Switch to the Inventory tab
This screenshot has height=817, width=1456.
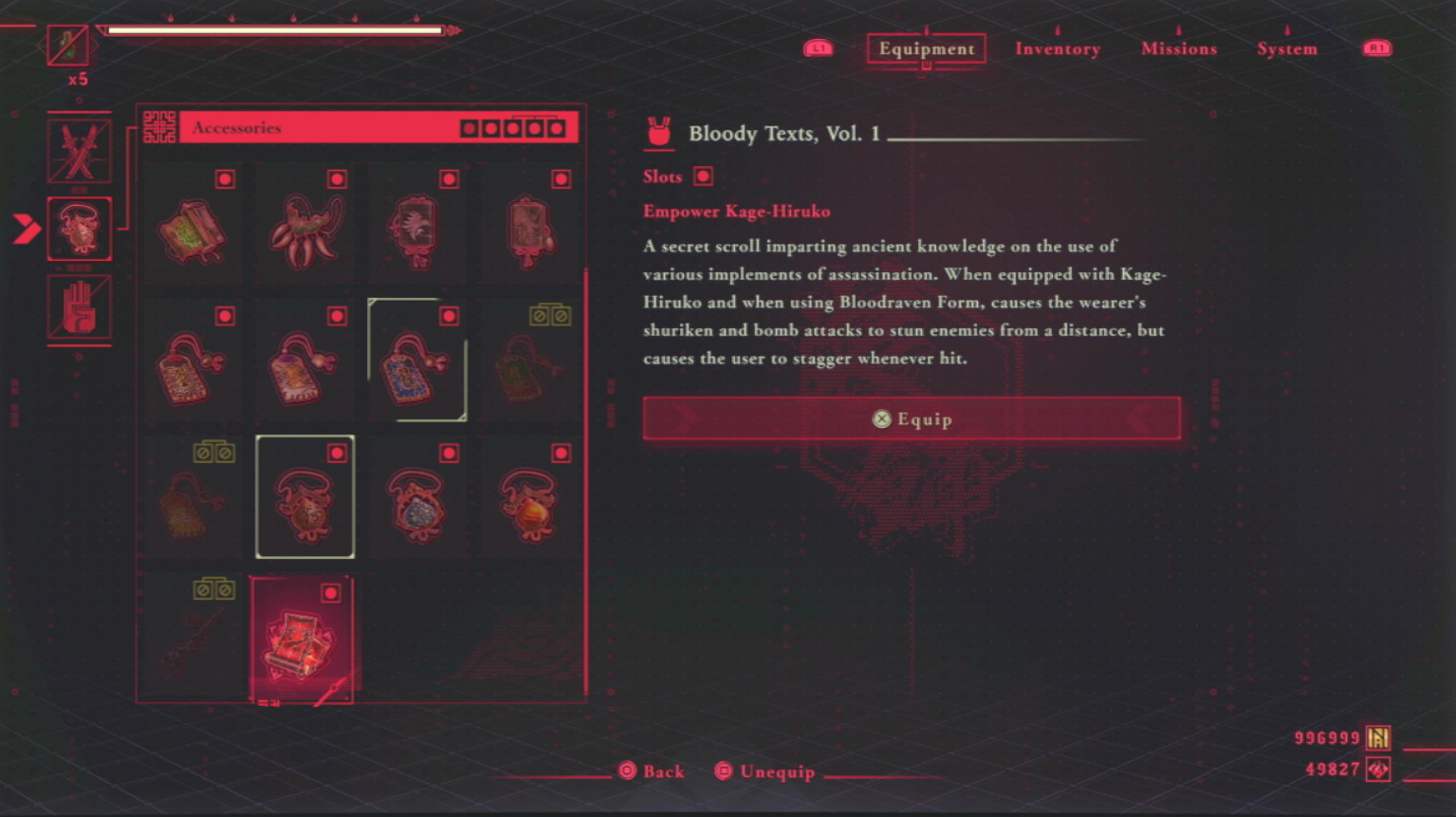1057,48
